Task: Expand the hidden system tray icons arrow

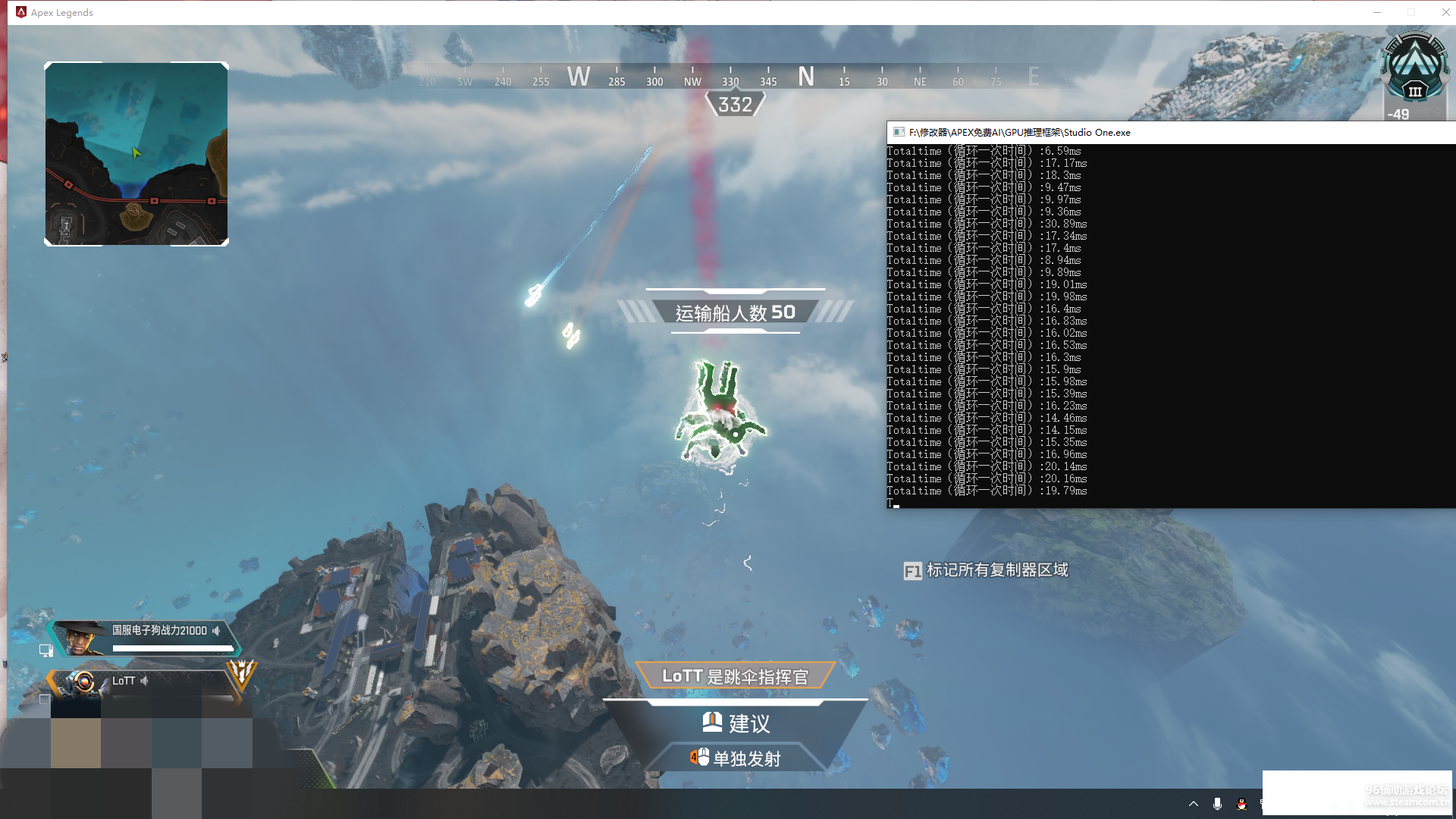Action: click(1194, 804)
